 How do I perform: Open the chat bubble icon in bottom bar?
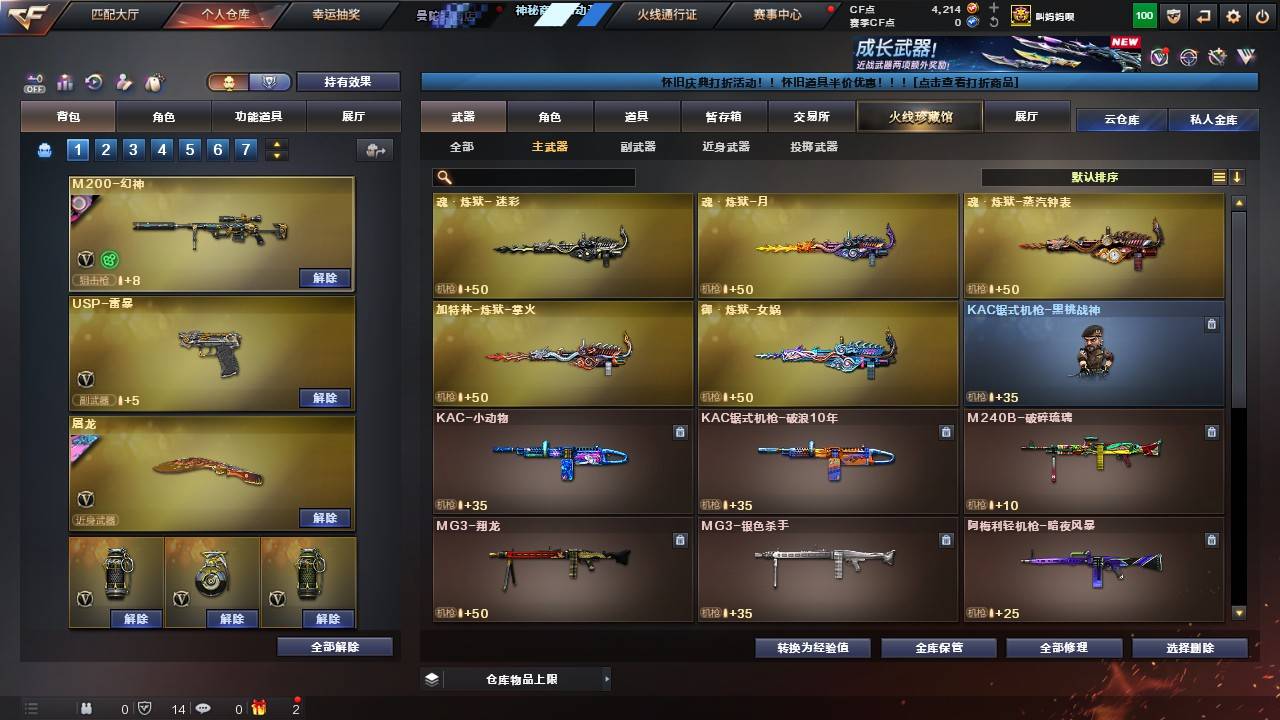coord(203,709)
